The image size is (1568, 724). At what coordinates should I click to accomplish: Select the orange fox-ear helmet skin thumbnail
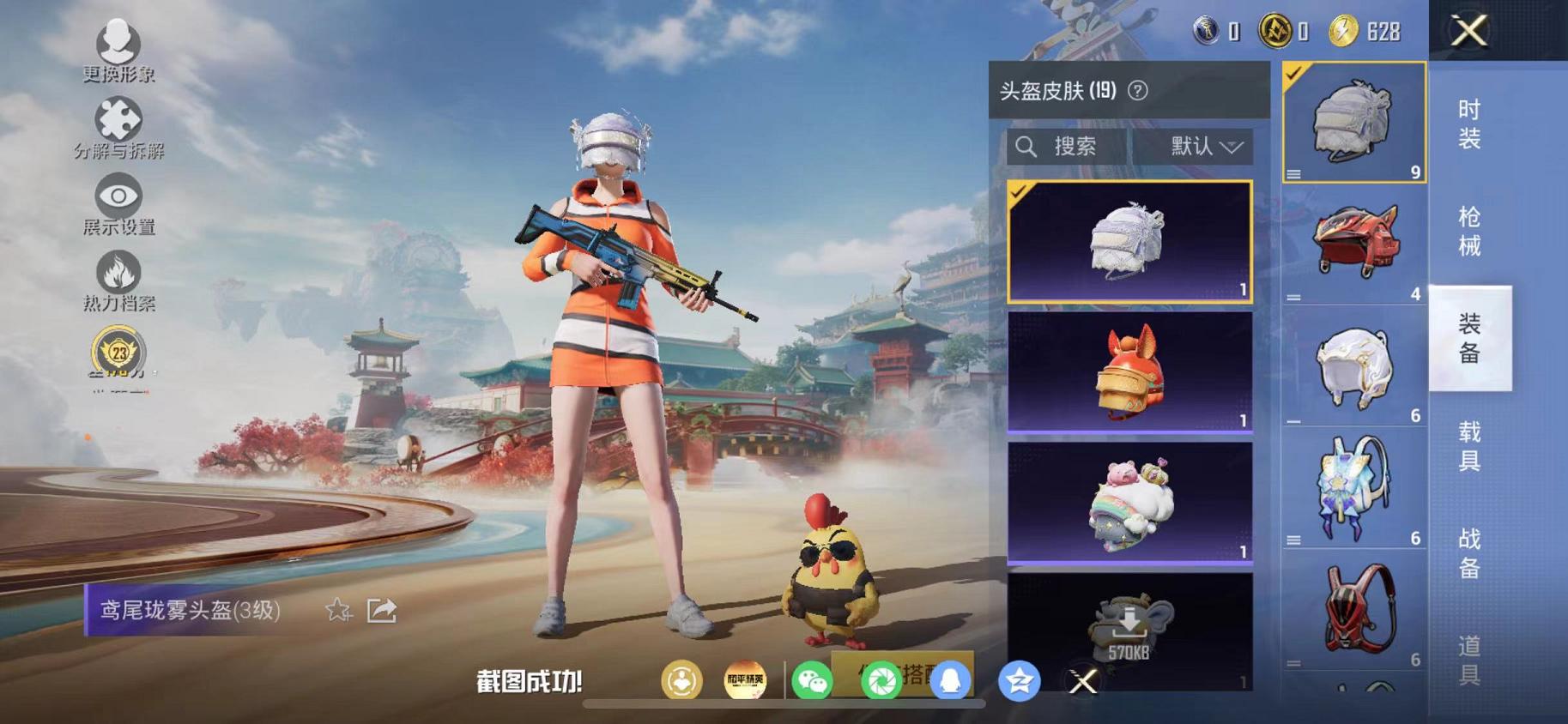pyautogui.click(x=1129, y=375)
